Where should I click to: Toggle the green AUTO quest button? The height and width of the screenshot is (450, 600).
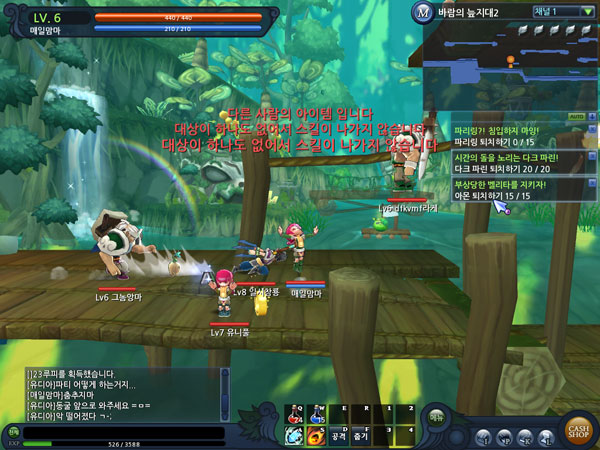pos(576,117)
